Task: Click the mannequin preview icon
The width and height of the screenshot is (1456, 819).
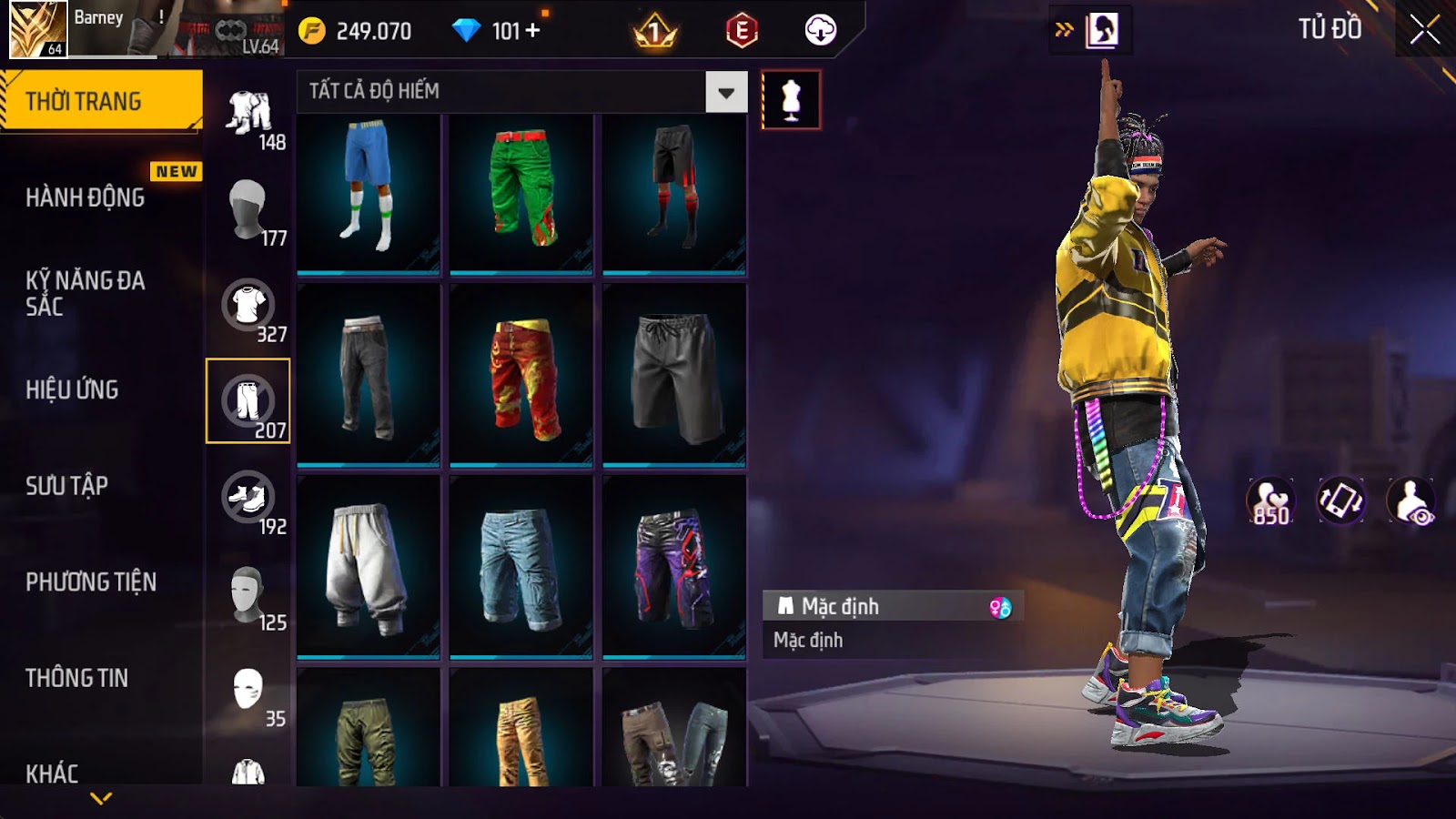Action: pyautogui.click(x=791, y=99)
